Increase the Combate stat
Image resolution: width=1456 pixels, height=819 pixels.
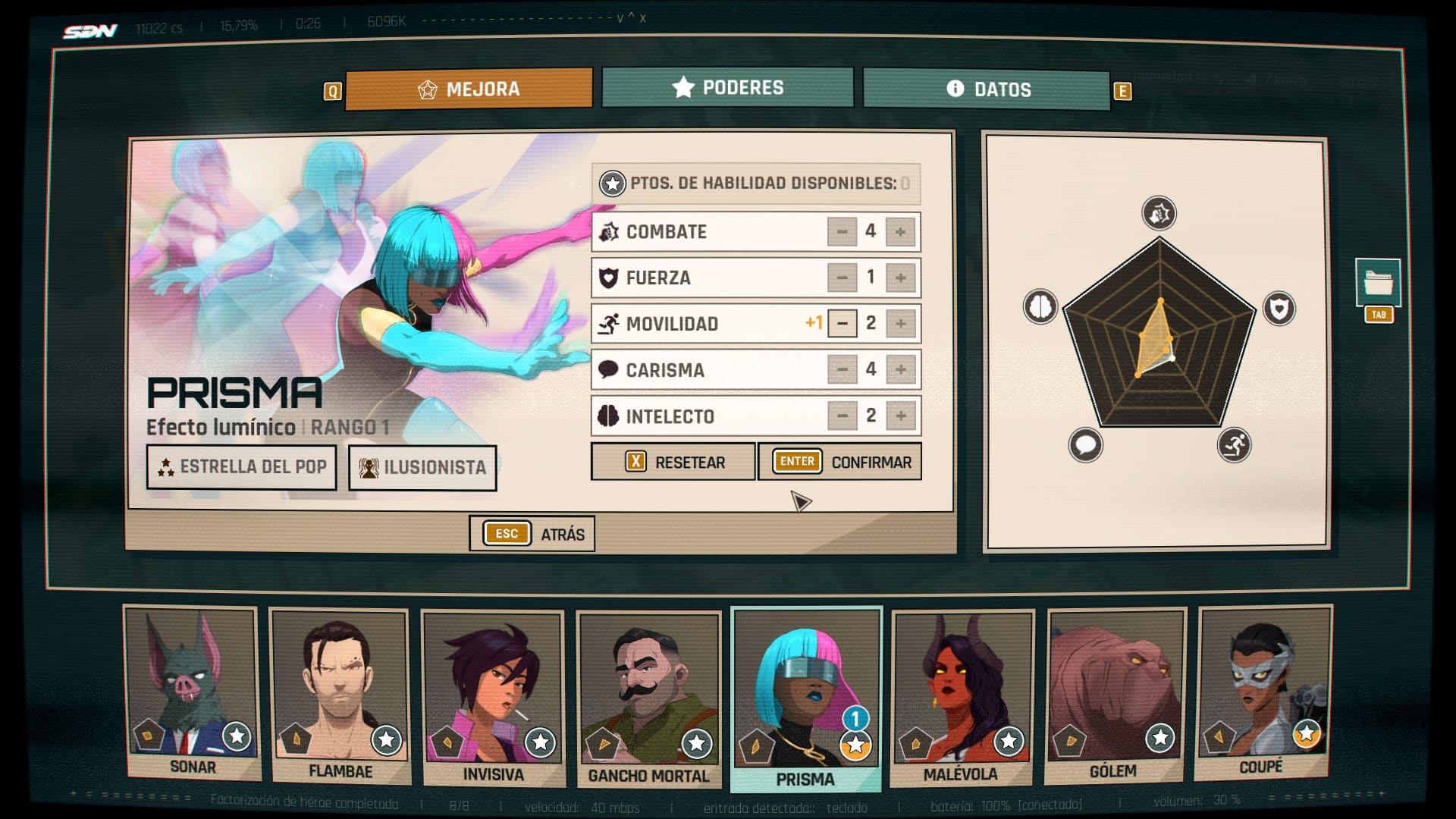(900, 232)
